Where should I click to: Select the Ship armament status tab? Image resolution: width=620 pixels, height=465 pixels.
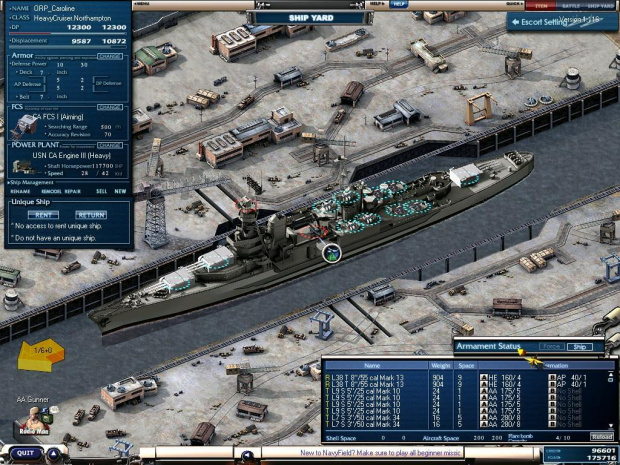pos(579,347)
